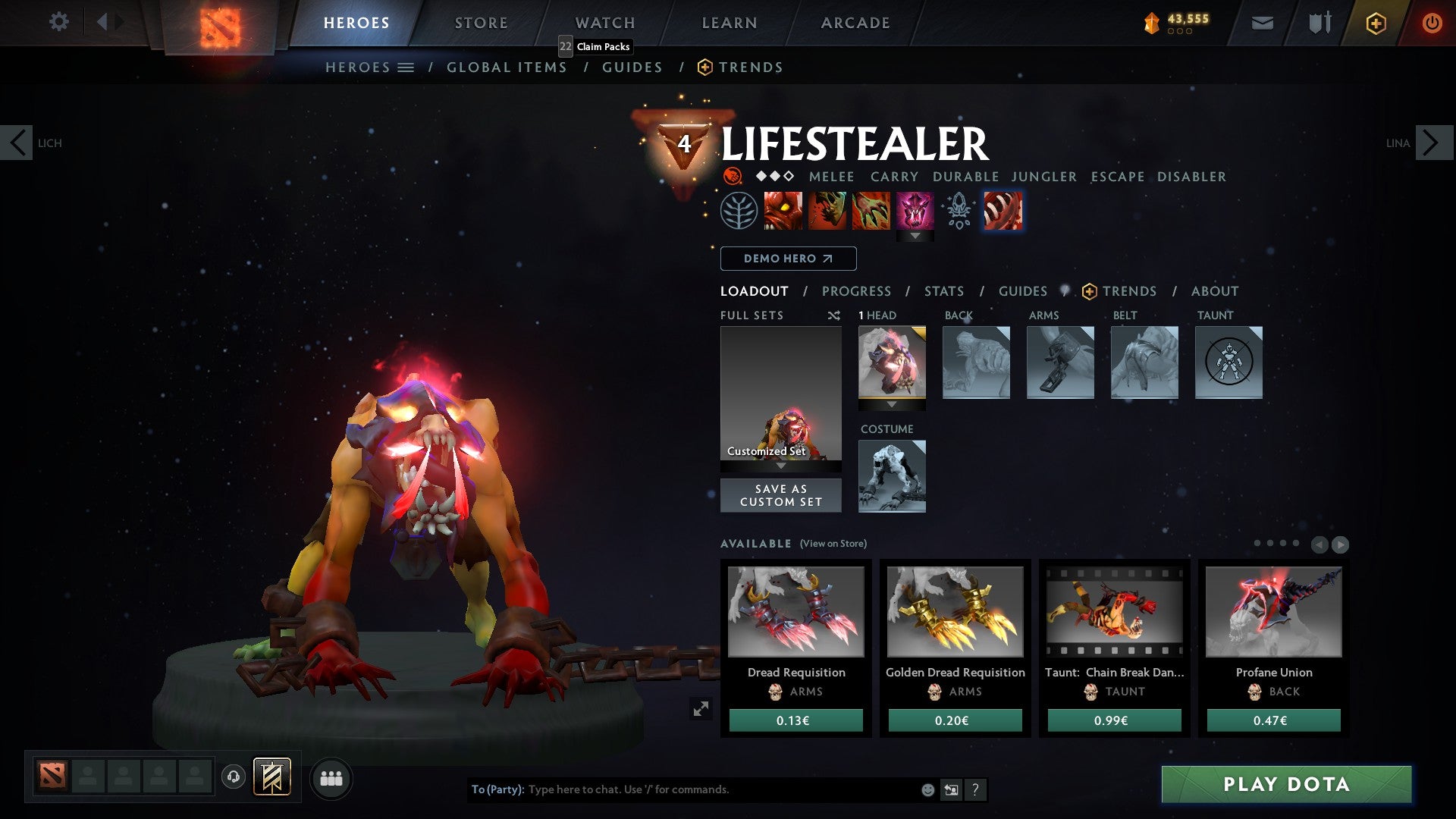Open the HEROES hamburger menu
This screenshot has height=819, width=1456.
407,67
